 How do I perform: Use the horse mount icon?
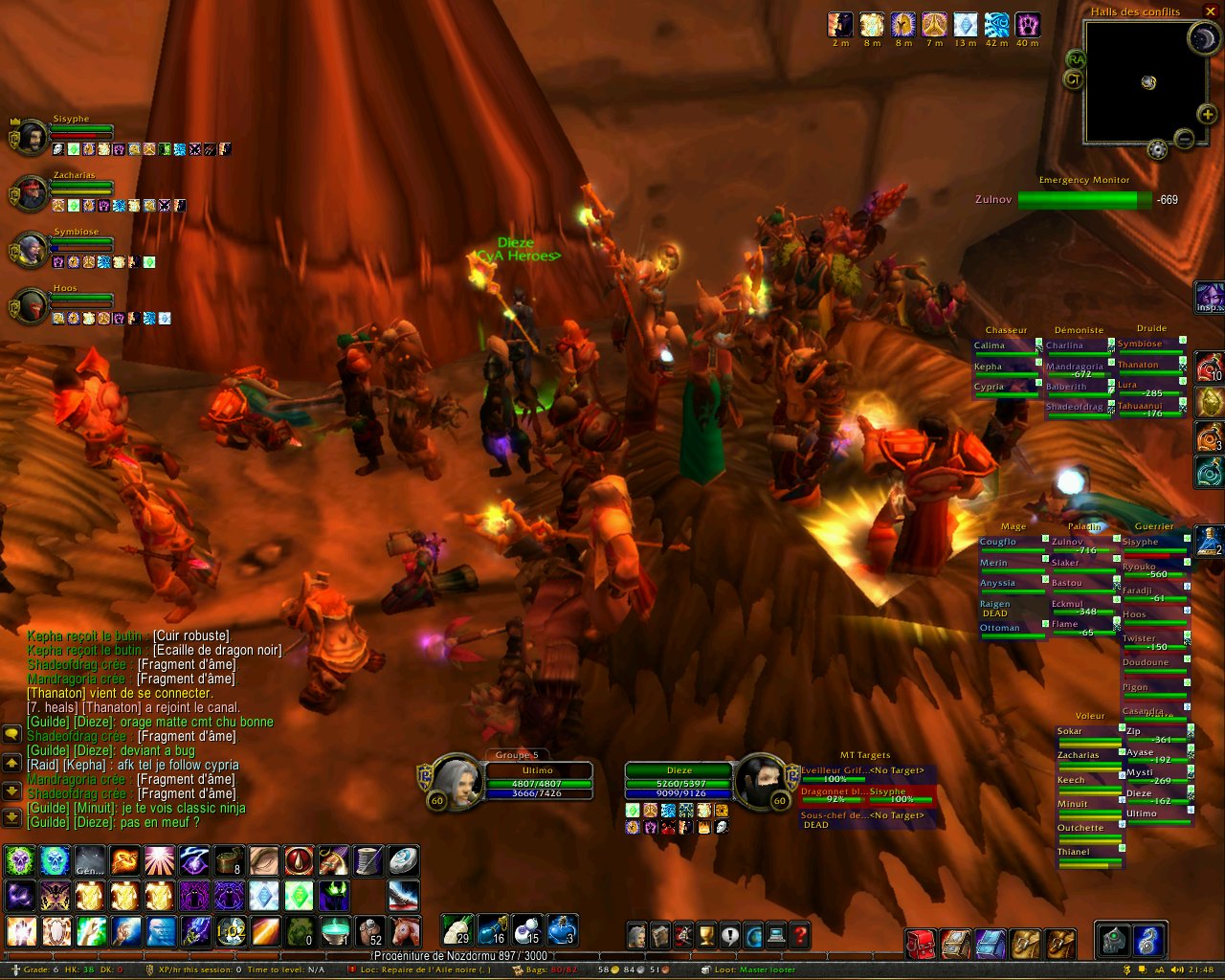pyautogui.click(x=405, y=930)
